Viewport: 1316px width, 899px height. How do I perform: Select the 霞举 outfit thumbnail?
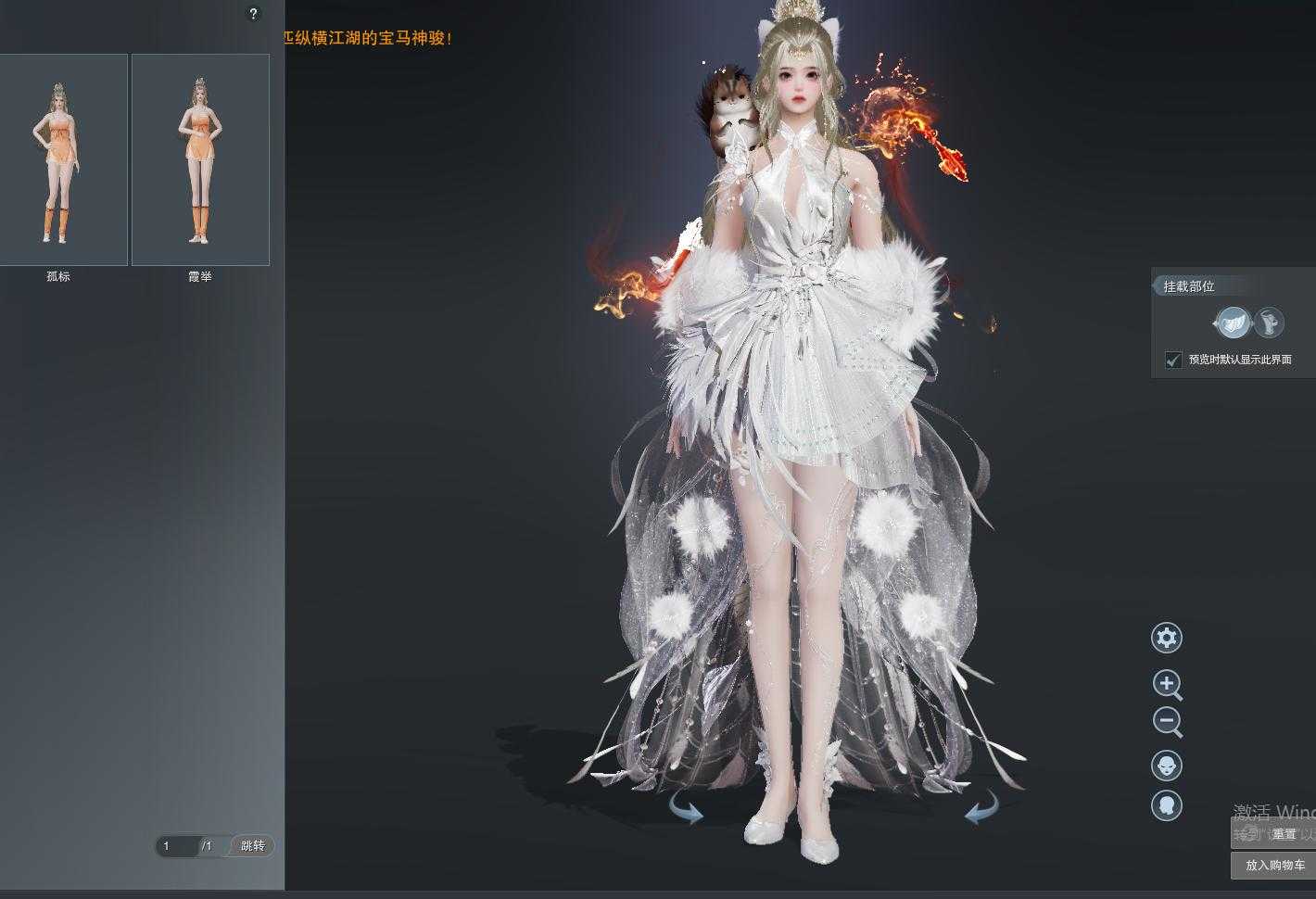point(200,159)
